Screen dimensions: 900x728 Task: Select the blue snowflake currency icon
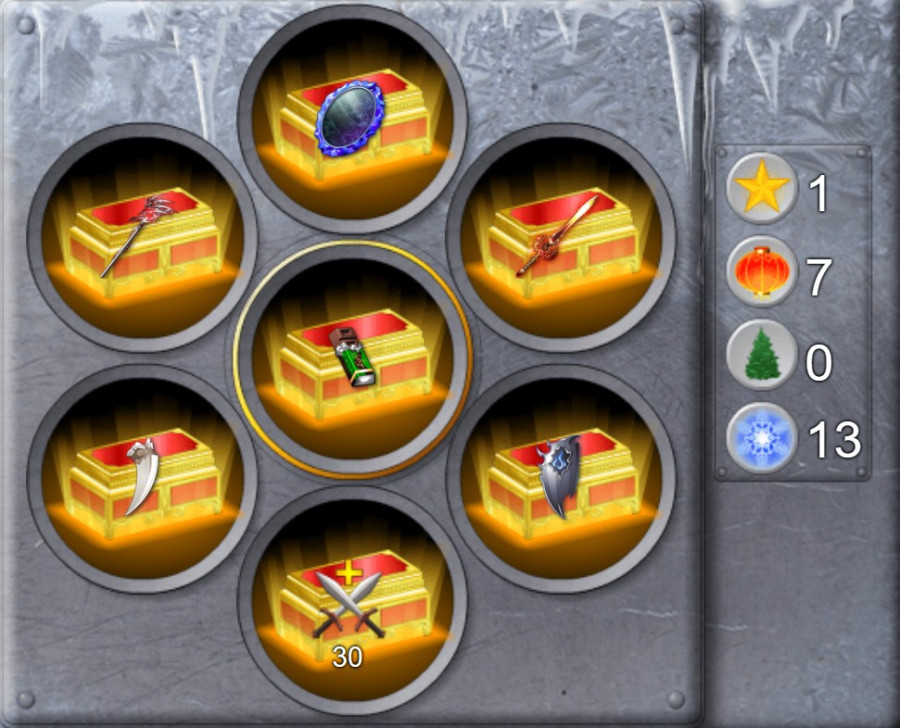click(762, 437)
